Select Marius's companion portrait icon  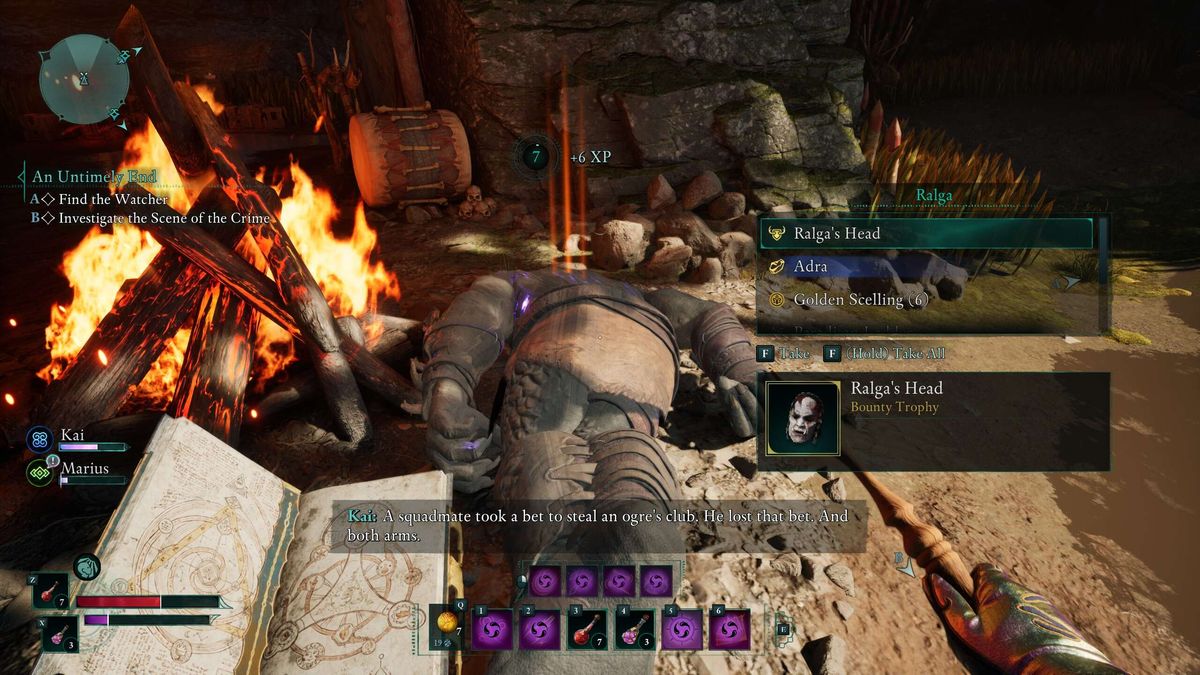point(41,470)
